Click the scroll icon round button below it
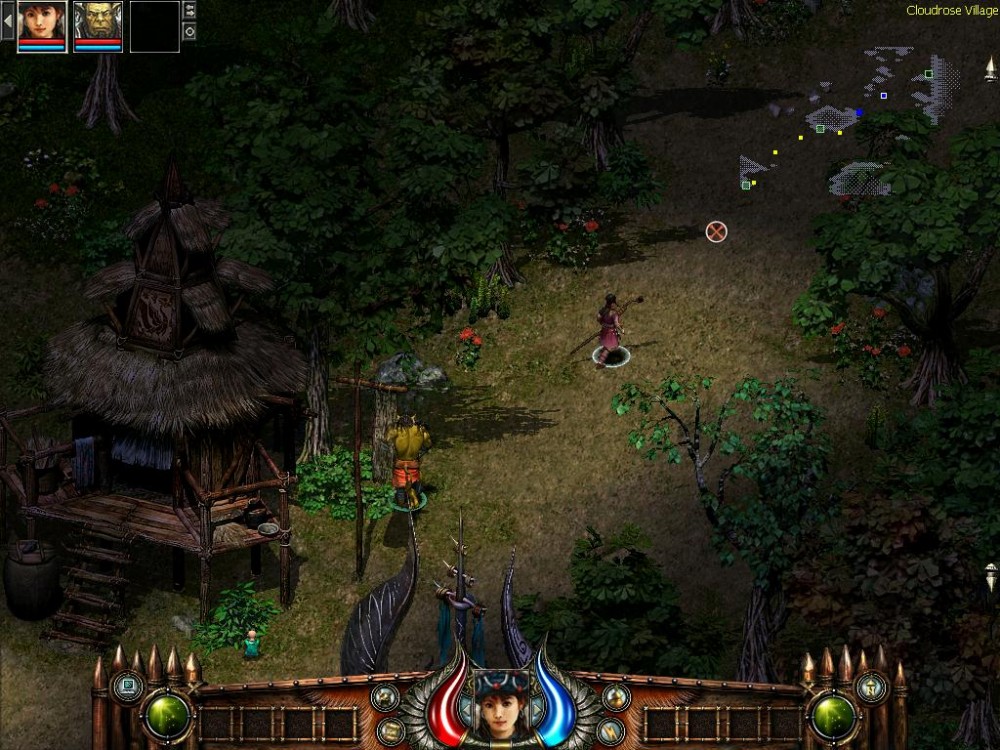Screen dimensions: 1000x750 coord(391,731)
